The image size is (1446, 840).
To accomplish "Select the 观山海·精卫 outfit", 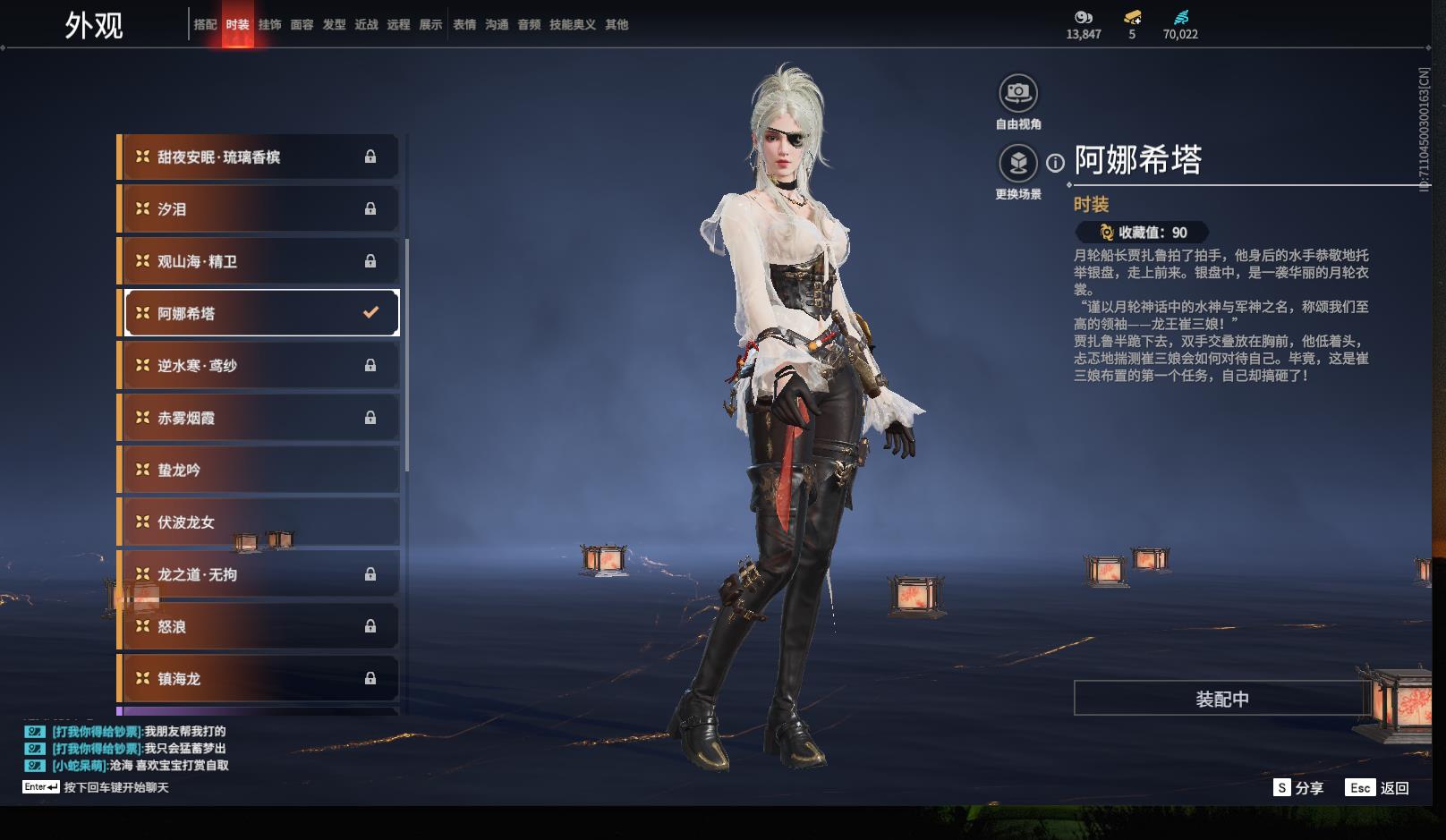I will pos(258,261).
